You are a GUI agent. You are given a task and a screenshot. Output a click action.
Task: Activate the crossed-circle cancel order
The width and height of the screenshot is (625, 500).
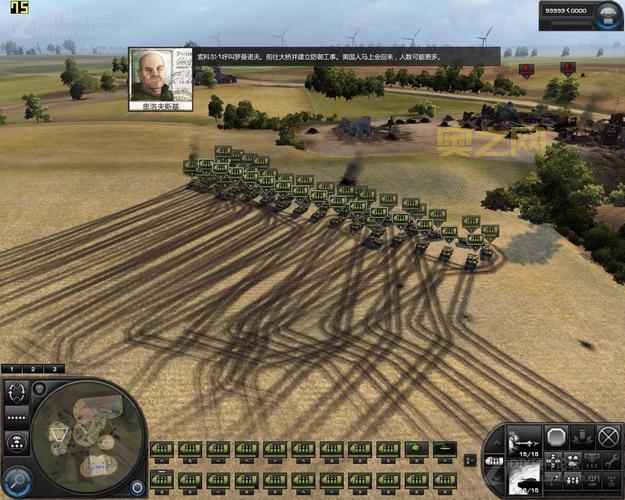pyautogui.click(x=608, y=437)
